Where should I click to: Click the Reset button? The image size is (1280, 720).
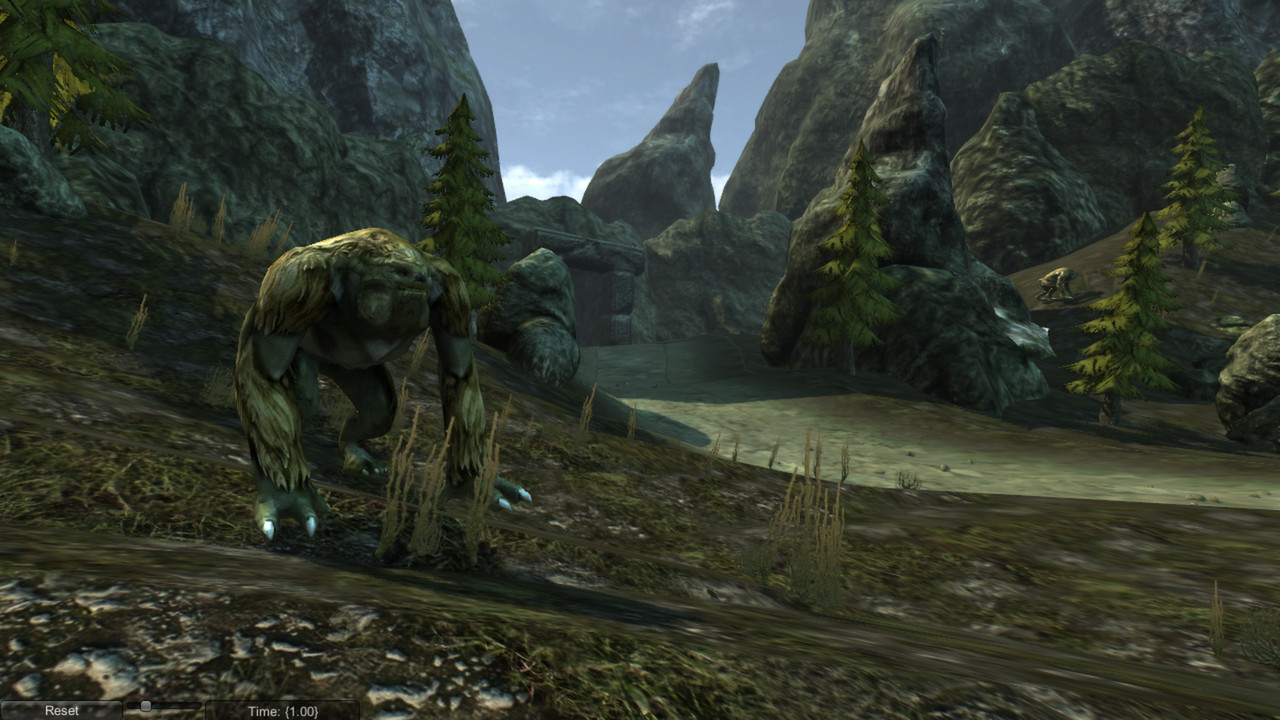coord(60,711)
